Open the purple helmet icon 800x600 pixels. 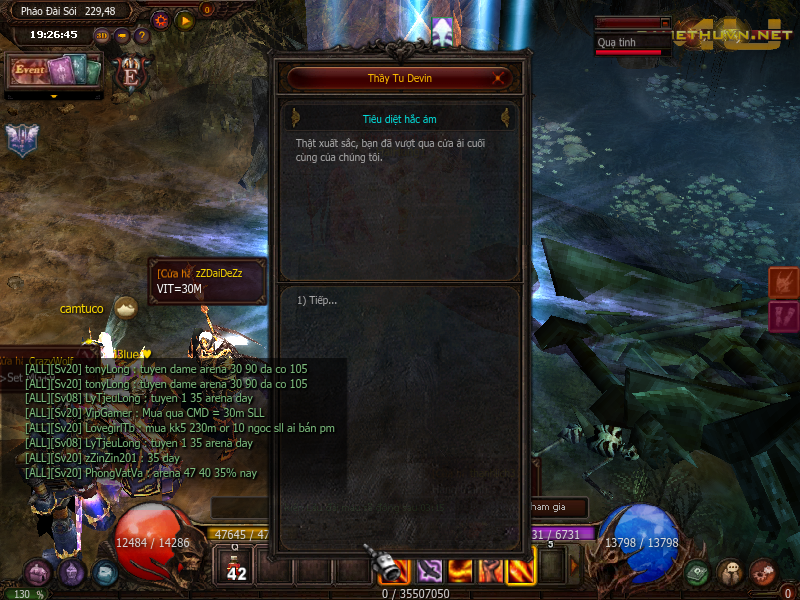[x=71, y=573]
